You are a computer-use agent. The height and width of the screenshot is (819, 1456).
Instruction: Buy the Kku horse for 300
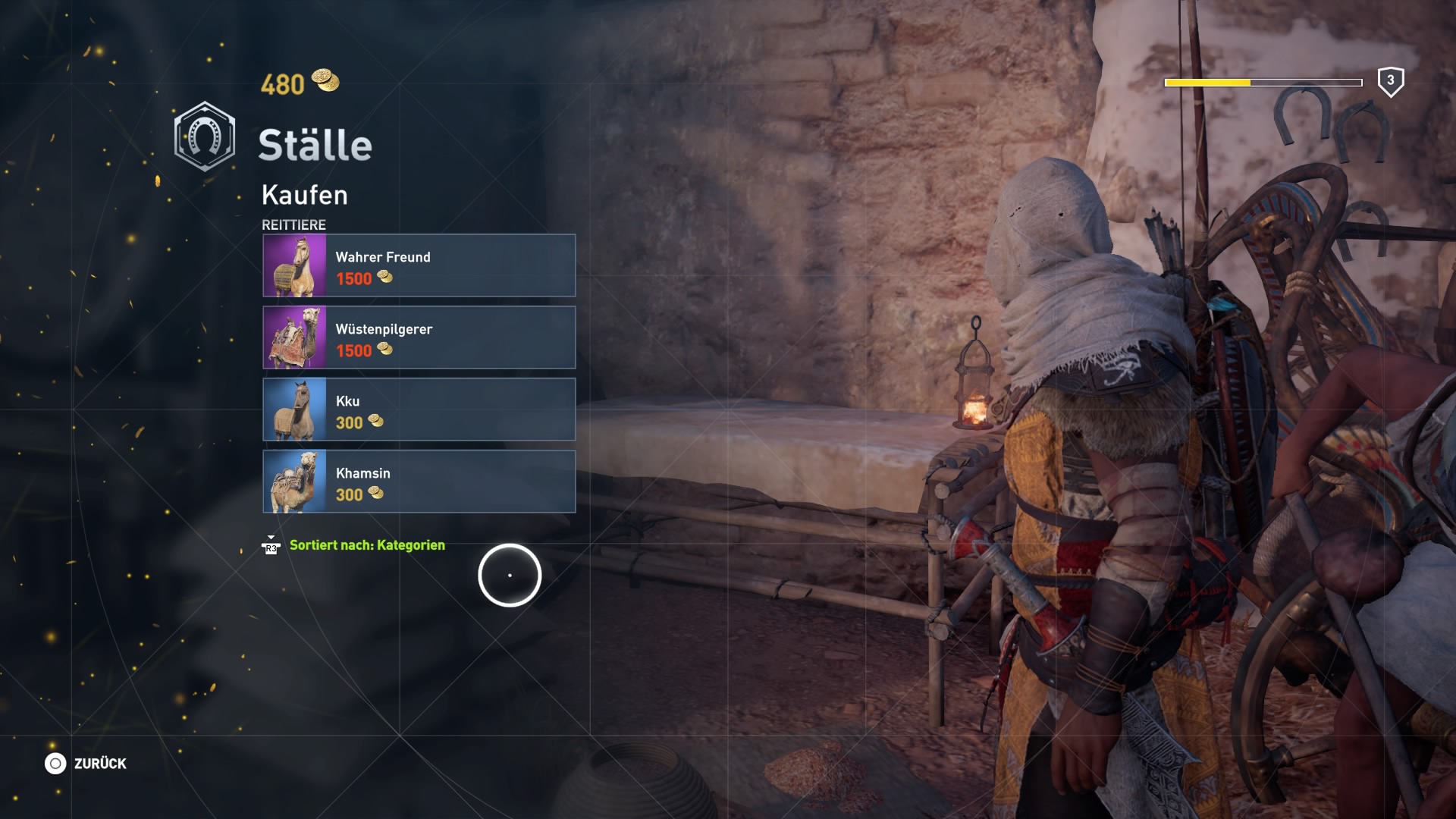419,409
